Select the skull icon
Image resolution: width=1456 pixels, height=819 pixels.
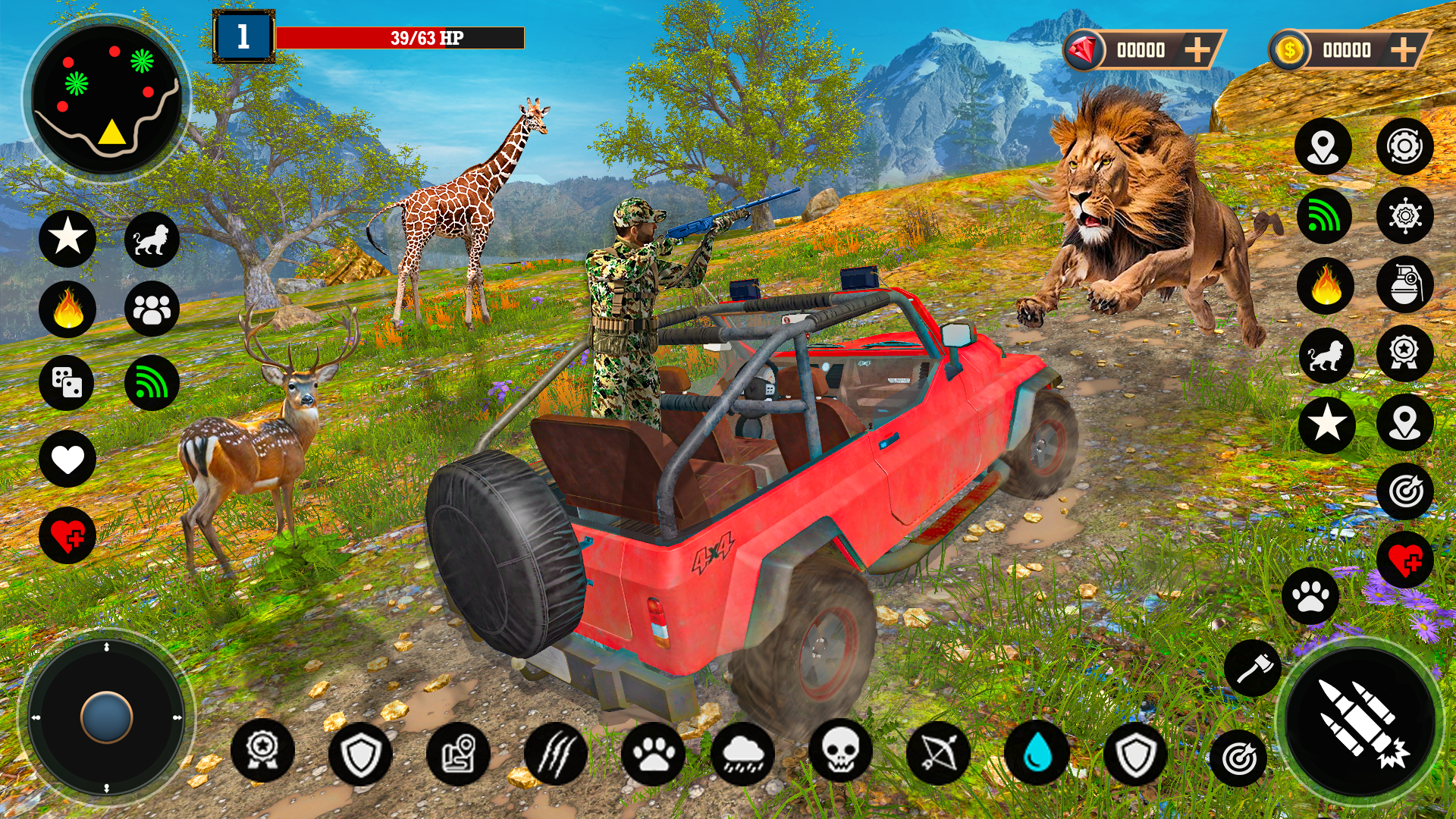coord(840,751)
